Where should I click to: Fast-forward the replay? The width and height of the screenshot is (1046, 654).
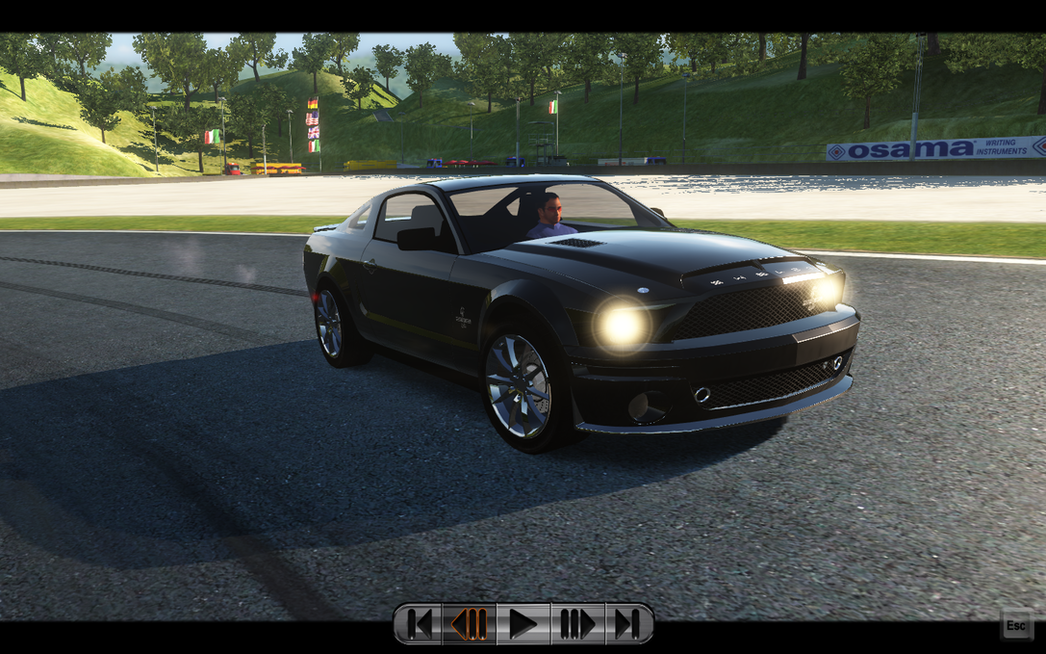click(577, 624)
